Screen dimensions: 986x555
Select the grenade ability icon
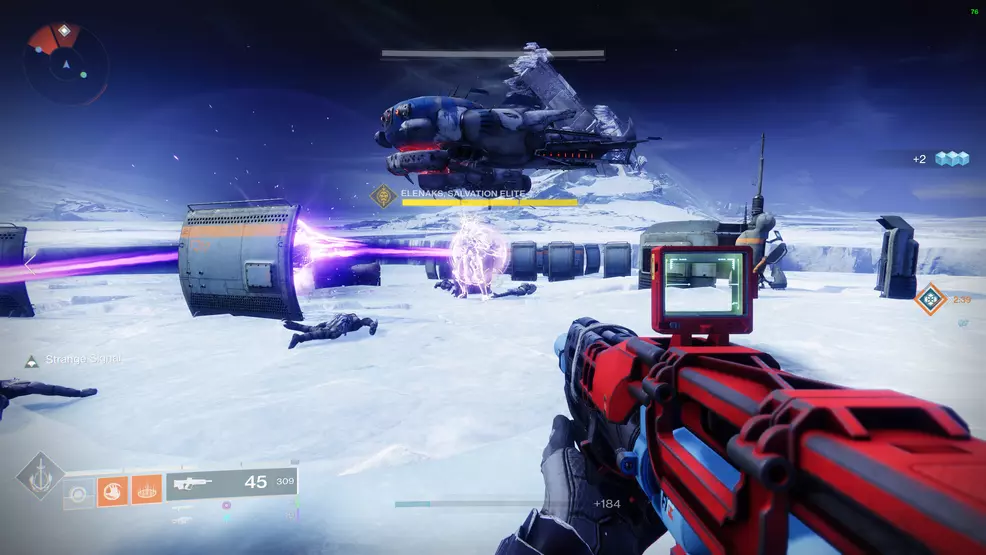(79, 491)
